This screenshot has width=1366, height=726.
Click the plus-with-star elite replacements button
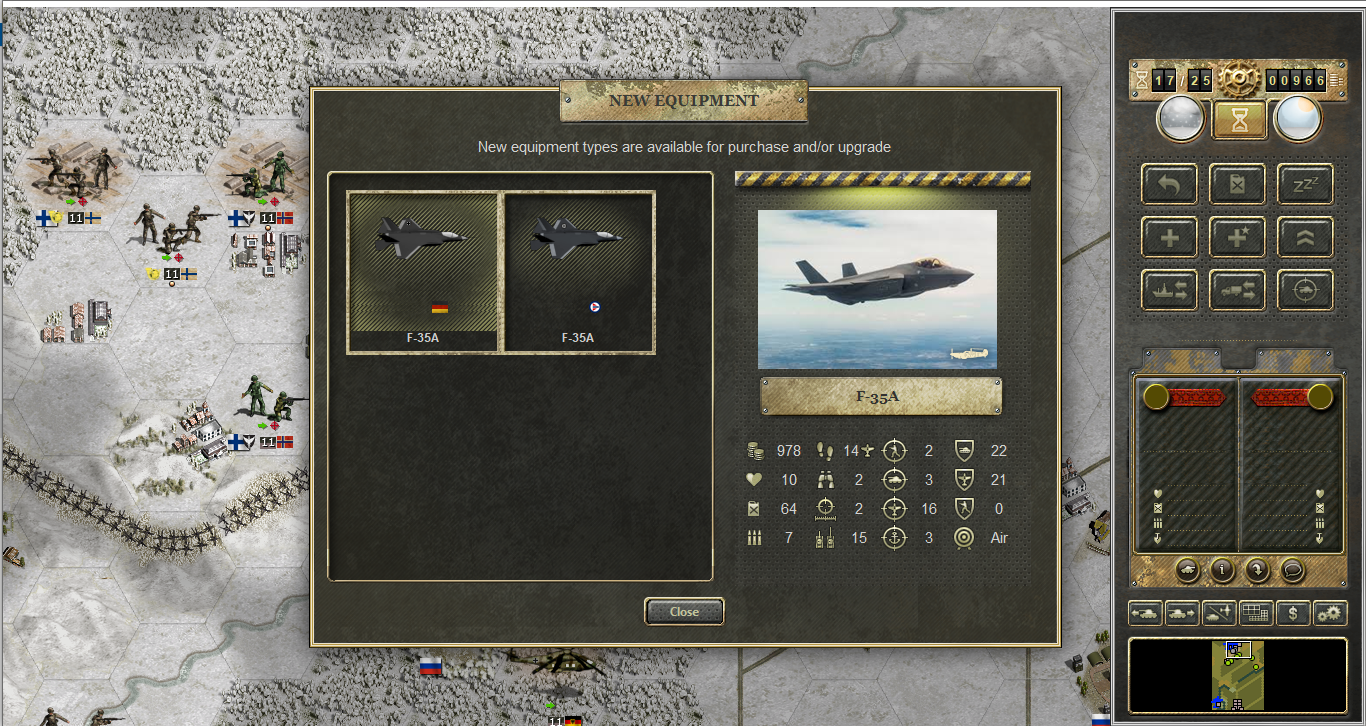(1237, 237)
